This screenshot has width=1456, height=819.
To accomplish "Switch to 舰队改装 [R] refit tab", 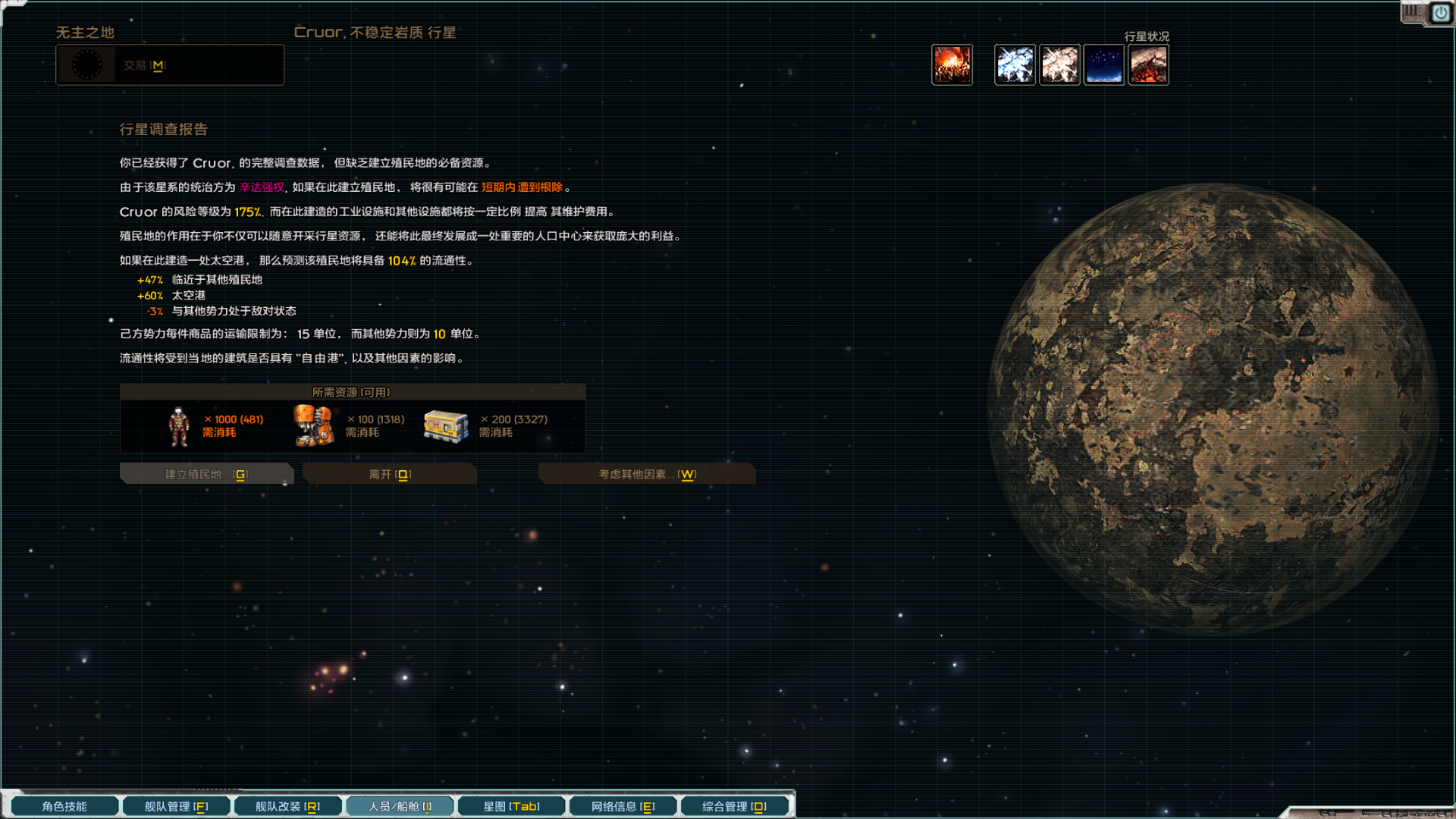I will 287,806.
